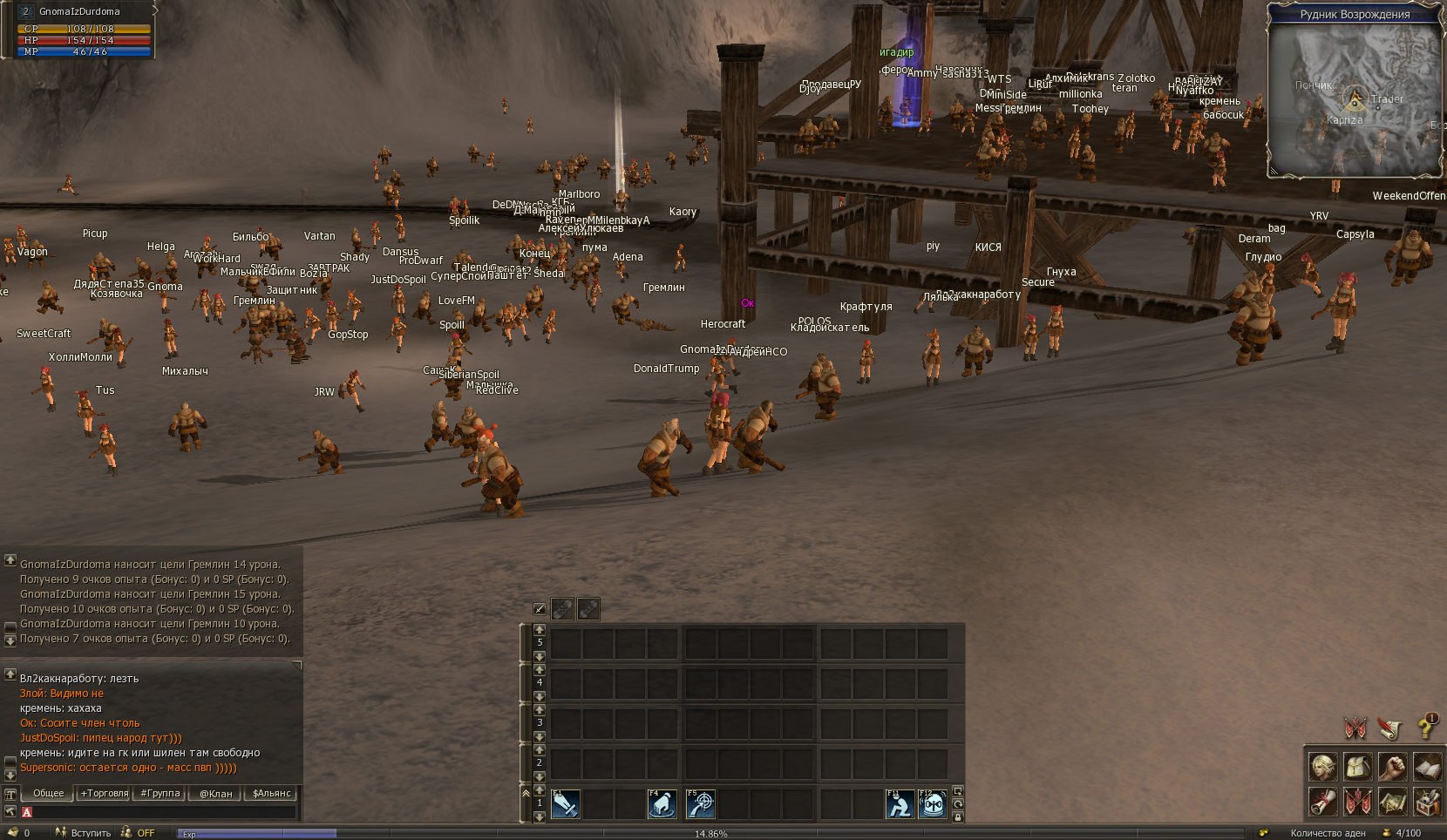Switch to the @Клан chat tab
Image resolution: width=1447 pixels, height=840 pixels.
tap(215, 793)
